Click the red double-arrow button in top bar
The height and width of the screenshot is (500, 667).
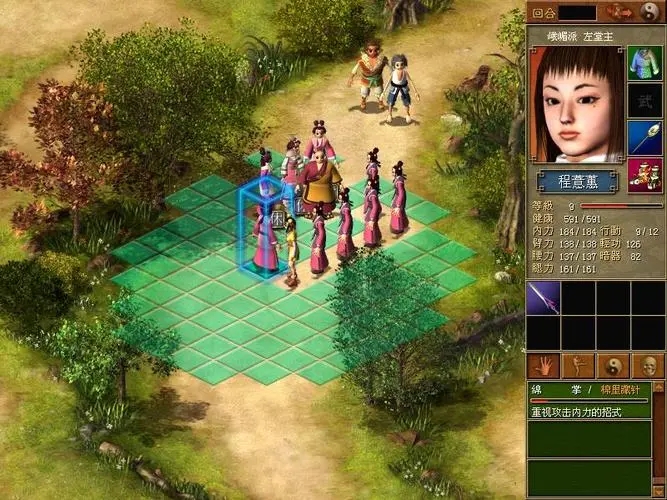click(620, 12)
